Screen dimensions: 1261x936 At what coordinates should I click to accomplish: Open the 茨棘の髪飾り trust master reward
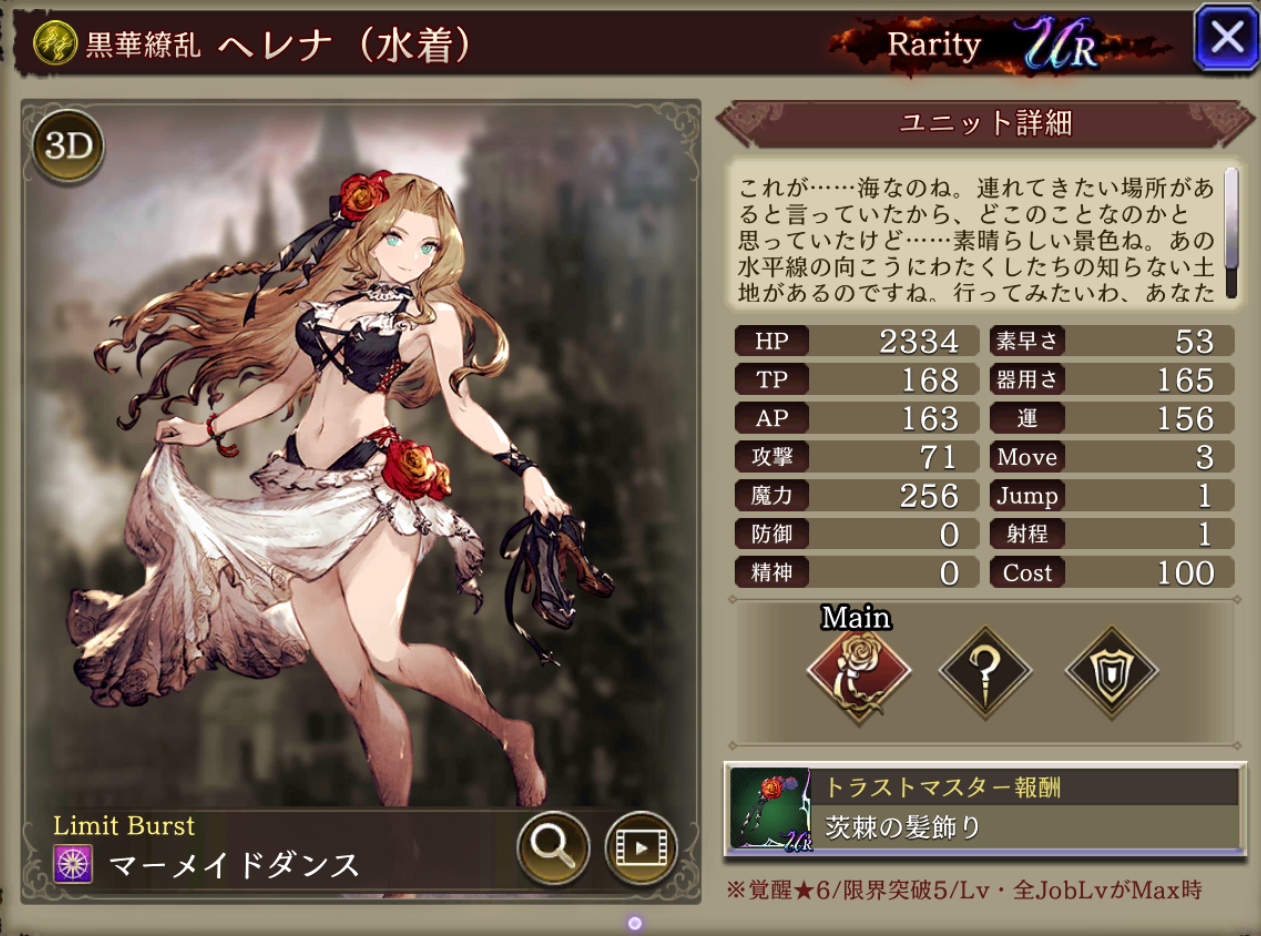pos(984,810)
